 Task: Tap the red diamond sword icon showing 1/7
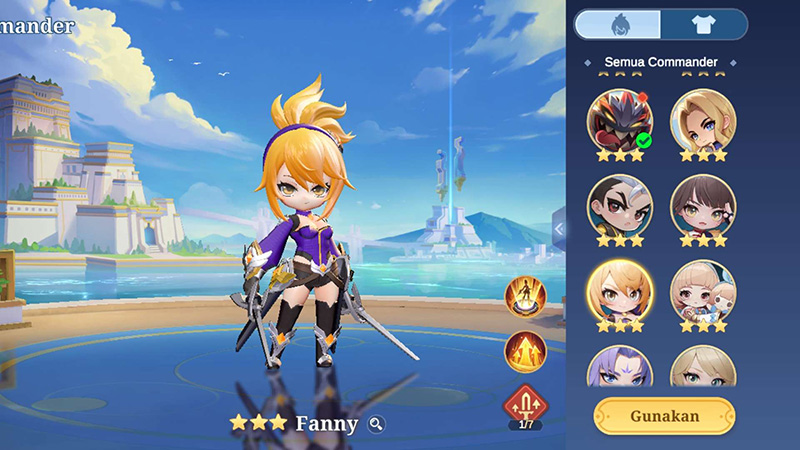(525, 405)
